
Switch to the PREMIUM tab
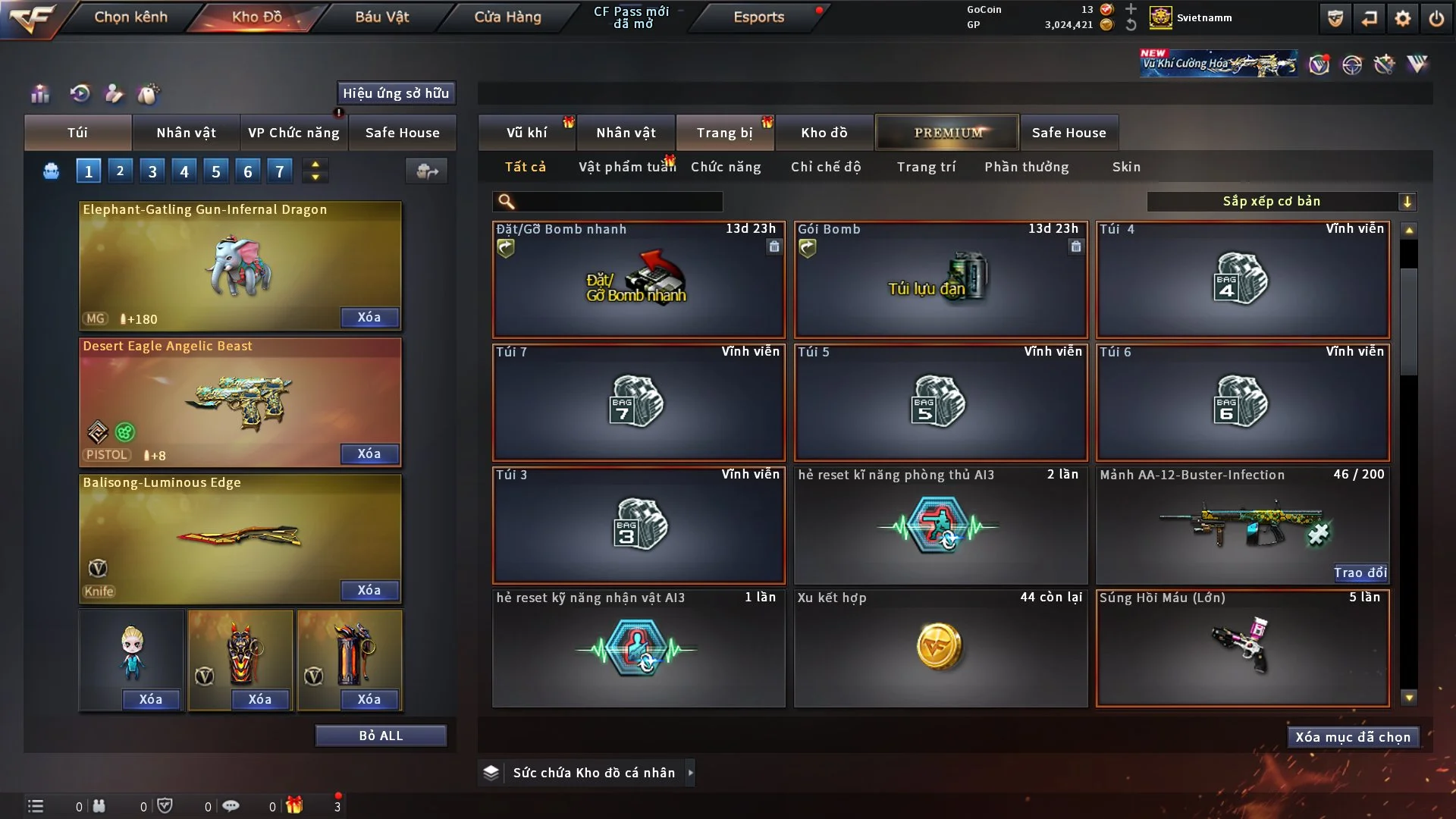947,133
